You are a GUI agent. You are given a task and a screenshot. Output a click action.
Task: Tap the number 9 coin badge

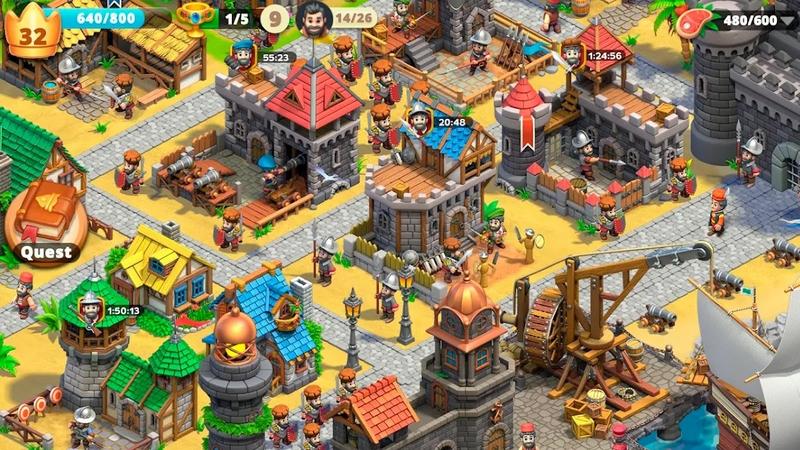point(275,18)
